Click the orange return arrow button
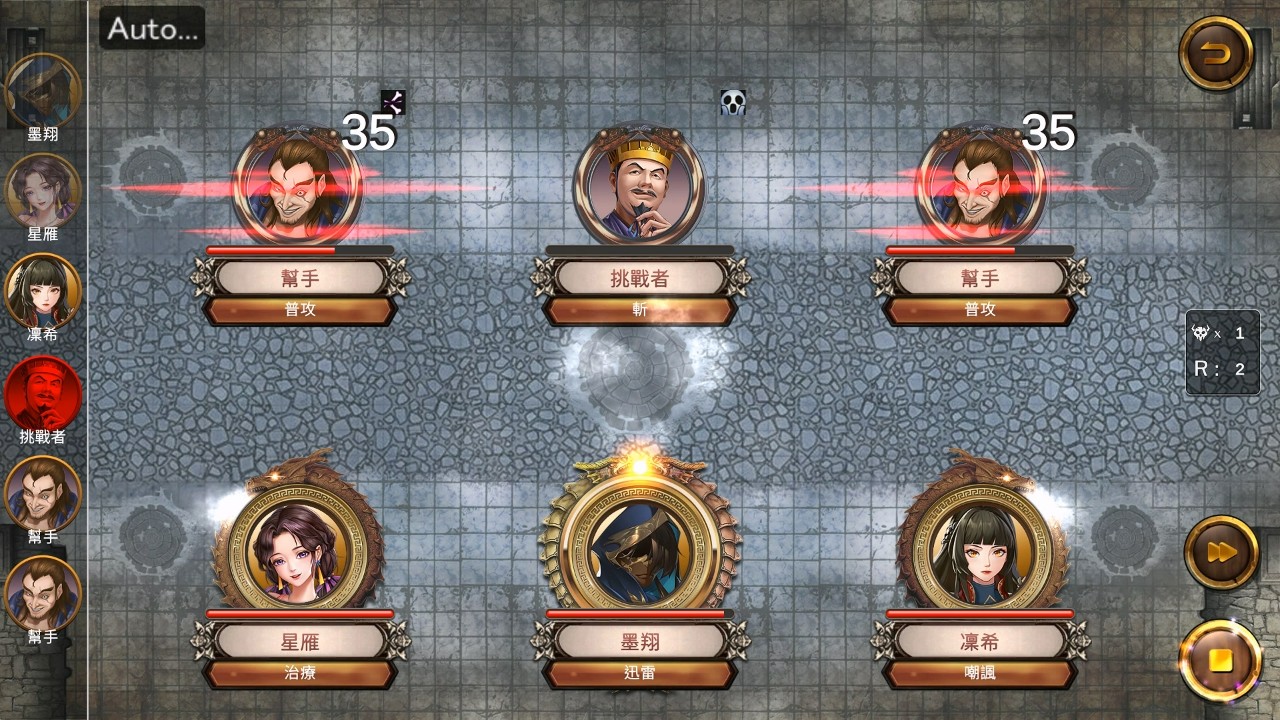 (1216, 54)
